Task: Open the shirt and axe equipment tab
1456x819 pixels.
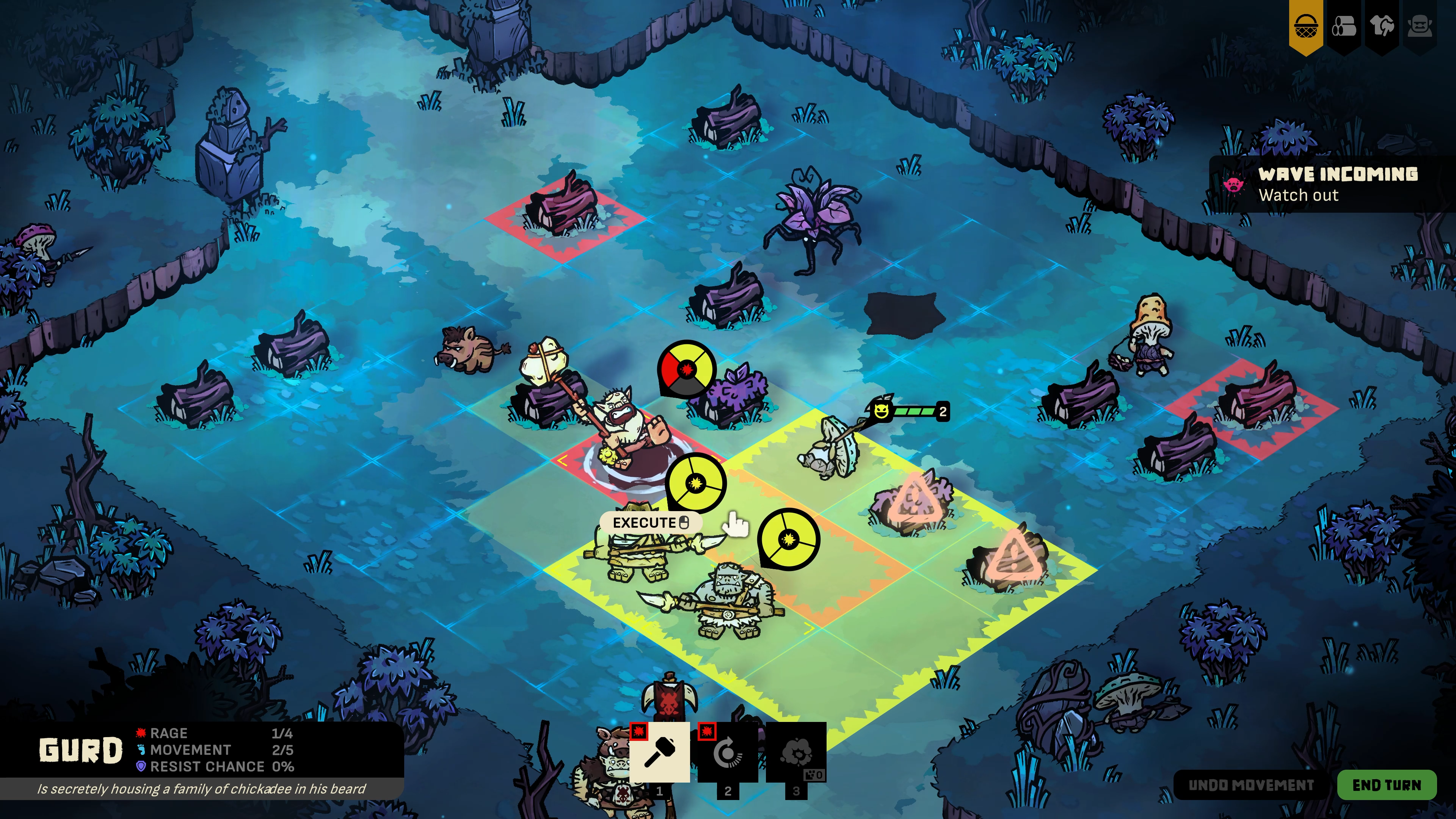Action: pos(1381,26)
